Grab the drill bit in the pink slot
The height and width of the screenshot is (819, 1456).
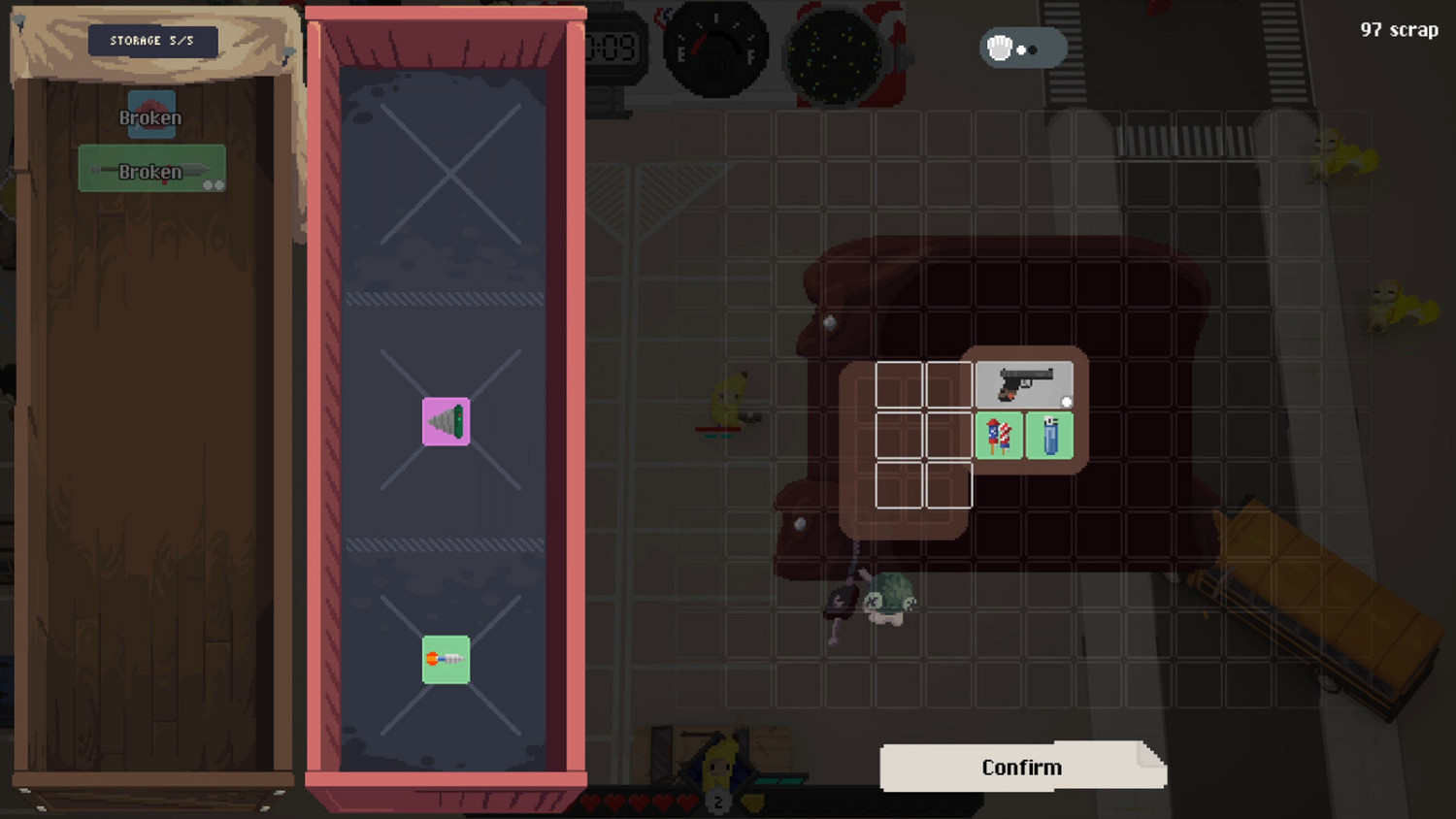tap(446, 420)
